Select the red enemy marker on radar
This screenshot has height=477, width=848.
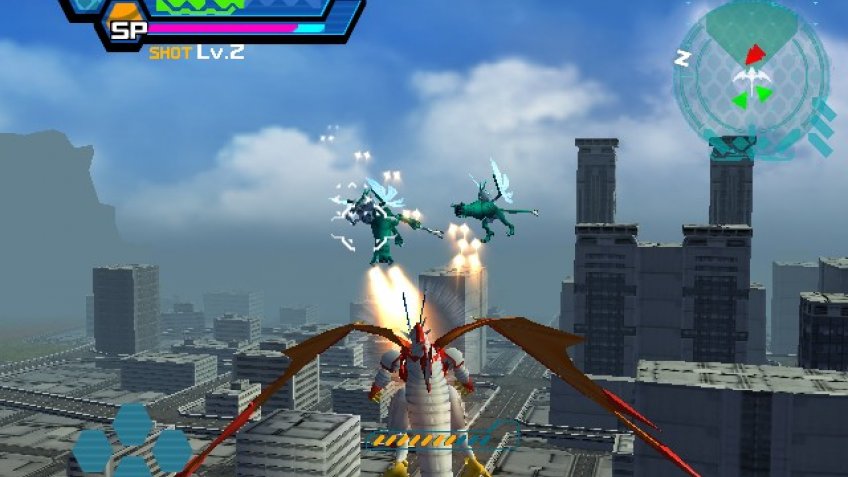[754, 53]
